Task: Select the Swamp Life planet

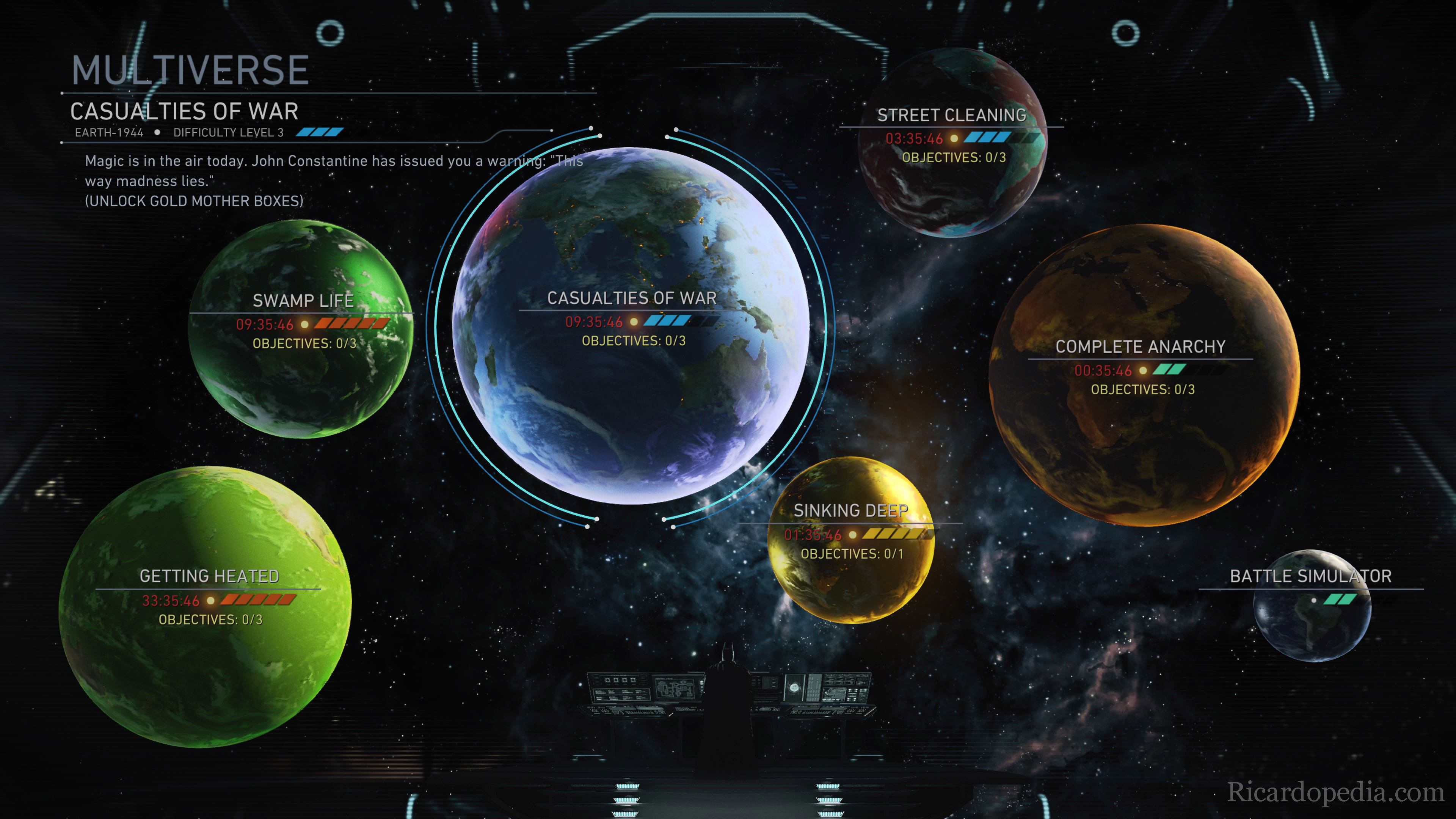Action: click(x=301, y=329)
